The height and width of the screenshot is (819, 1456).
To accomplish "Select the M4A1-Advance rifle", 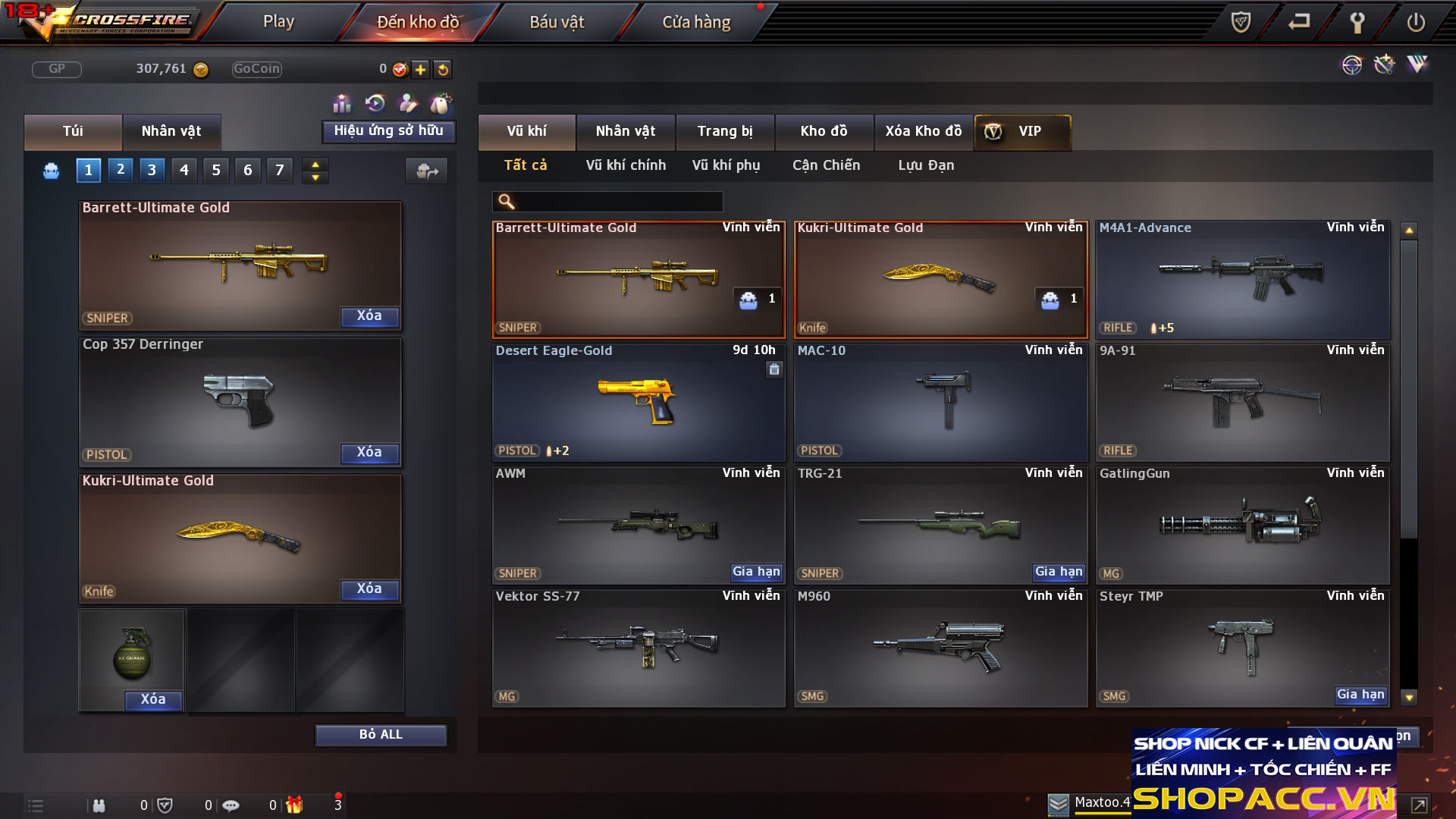I will tap(1242, 279).
